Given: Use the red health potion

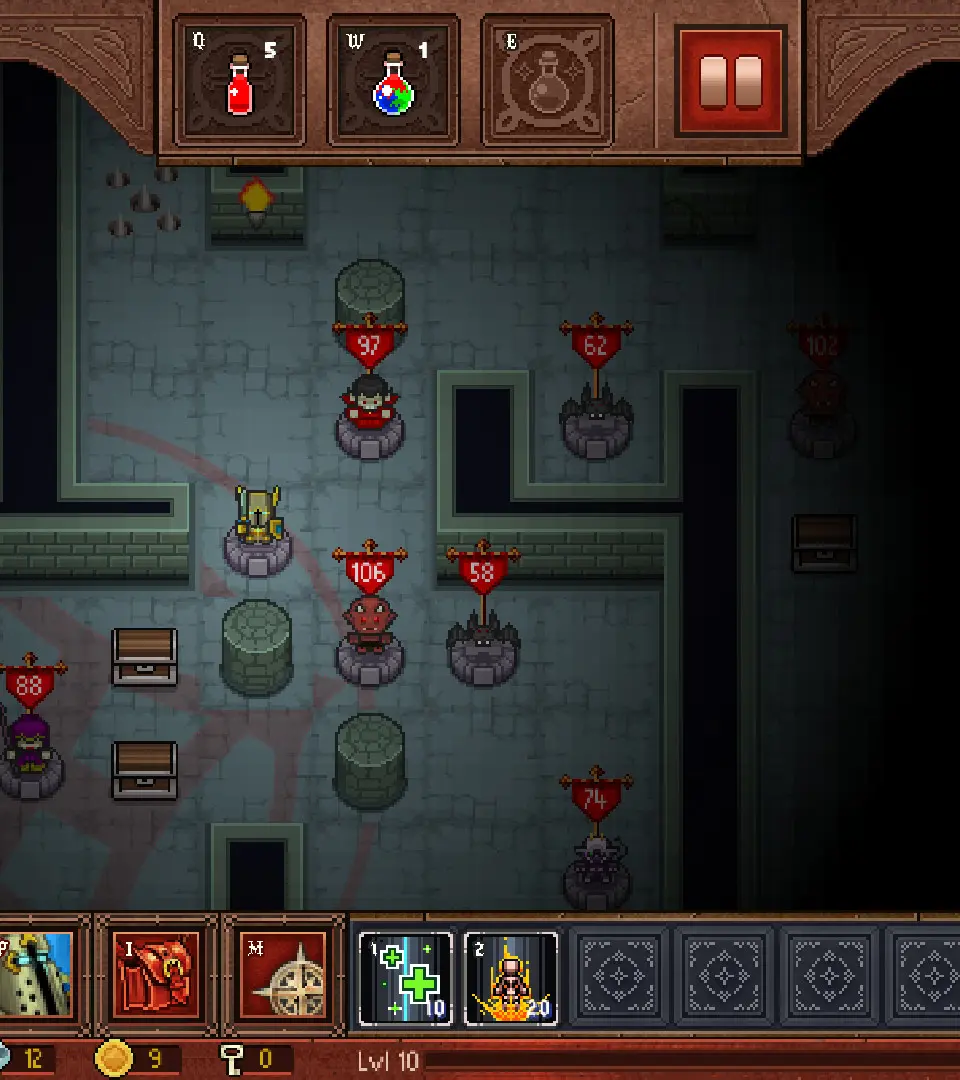Looking at the screenshot, I should point(240,80).
